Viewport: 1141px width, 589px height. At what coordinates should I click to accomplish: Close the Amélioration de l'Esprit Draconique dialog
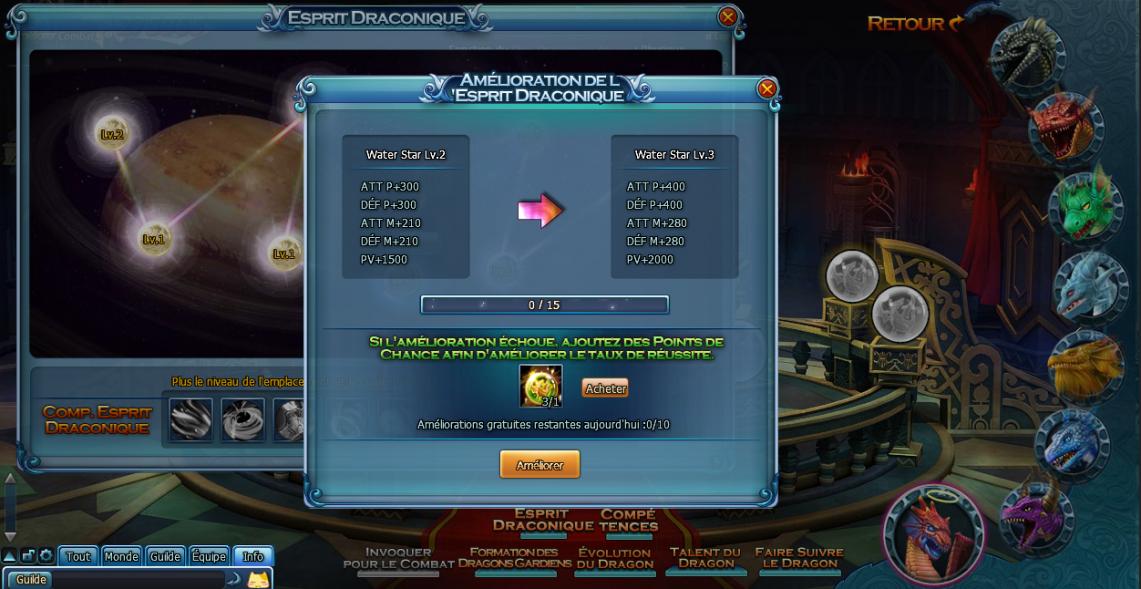point(767,89)
